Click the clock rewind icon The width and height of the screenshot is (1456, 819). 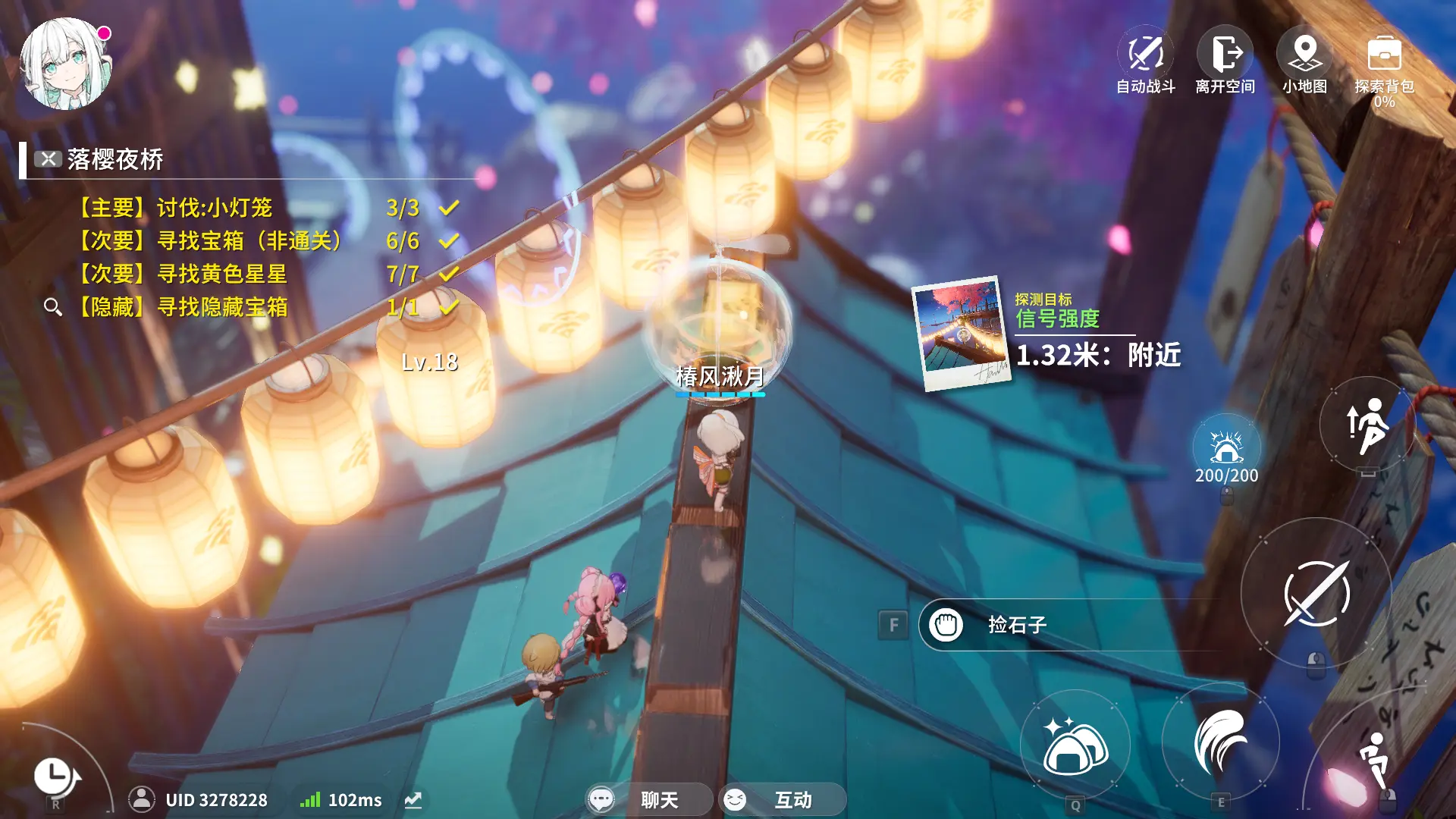pos(55,776)
